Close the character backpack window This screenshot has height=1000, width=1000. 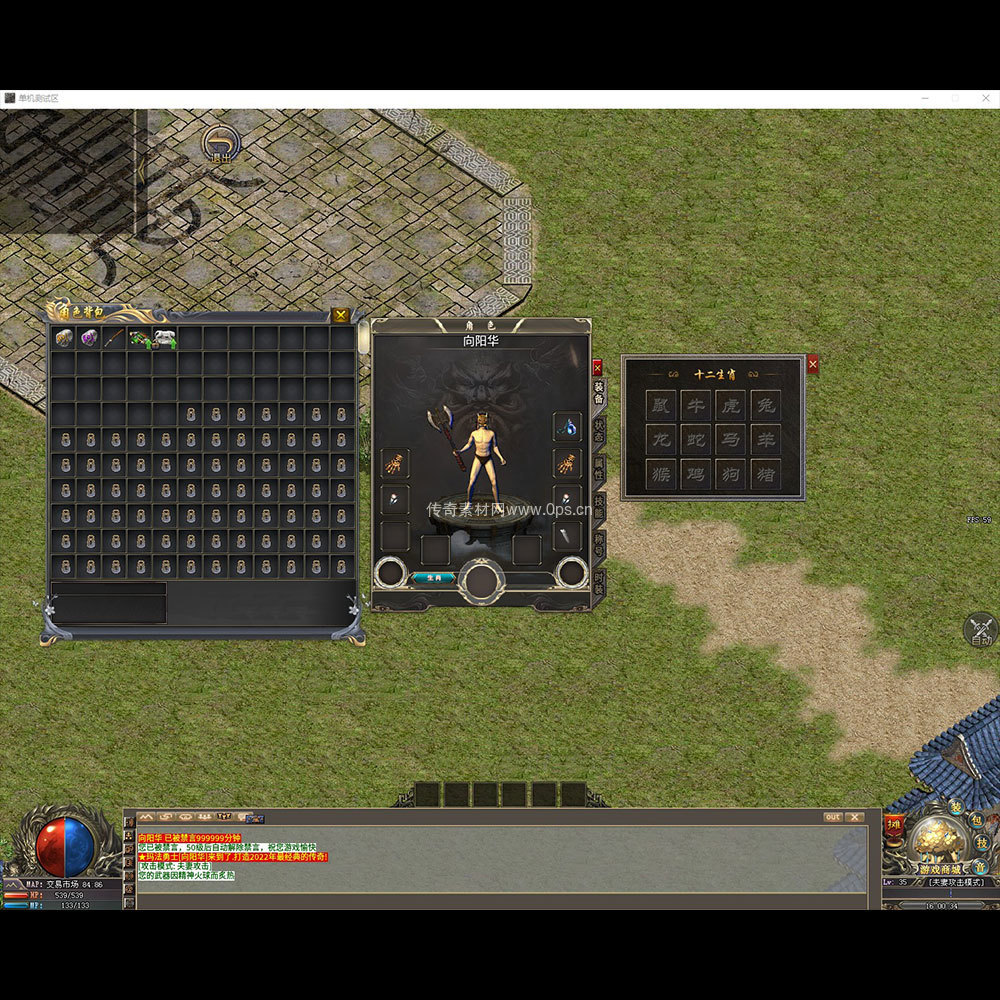tap(341, 315)
